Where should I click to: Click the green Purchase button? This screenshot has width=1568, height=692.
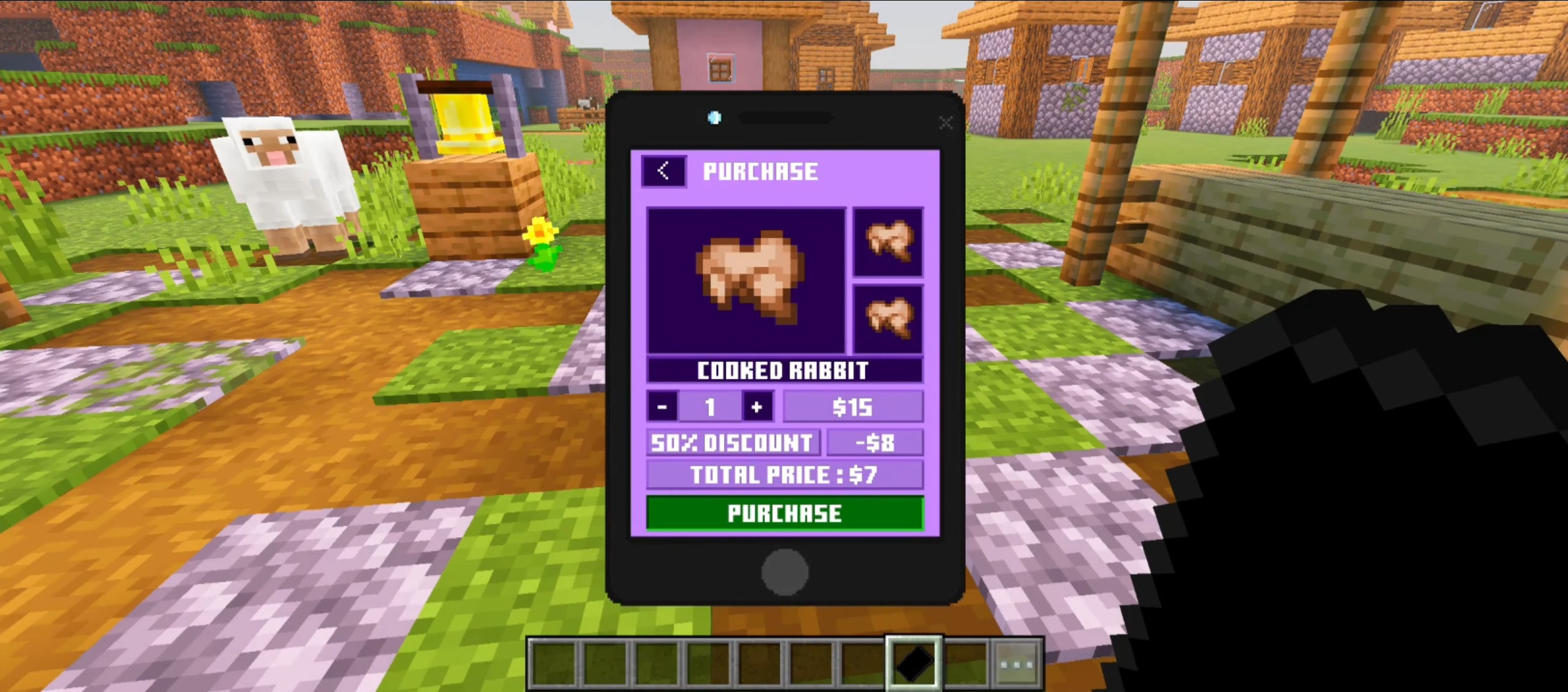(x=785, y=513)
